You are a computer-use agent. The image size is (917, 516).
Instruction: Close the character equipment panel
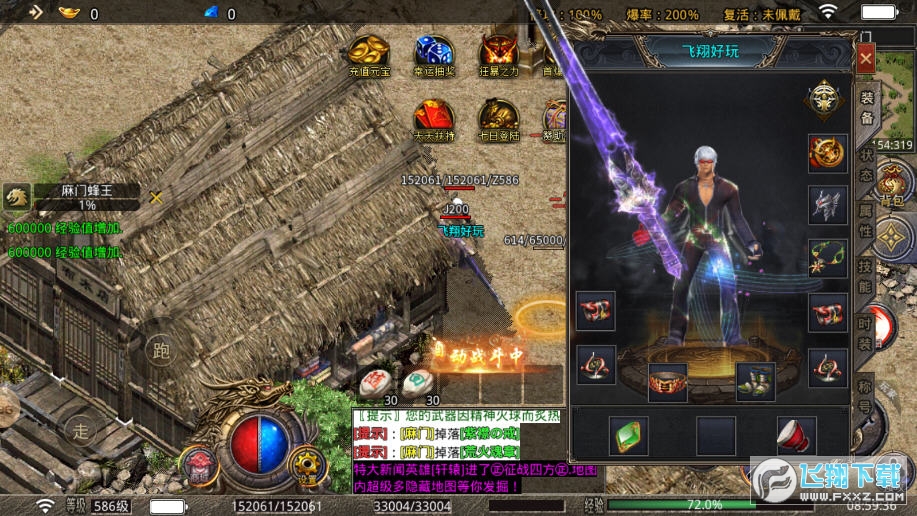tap(866, 60)
